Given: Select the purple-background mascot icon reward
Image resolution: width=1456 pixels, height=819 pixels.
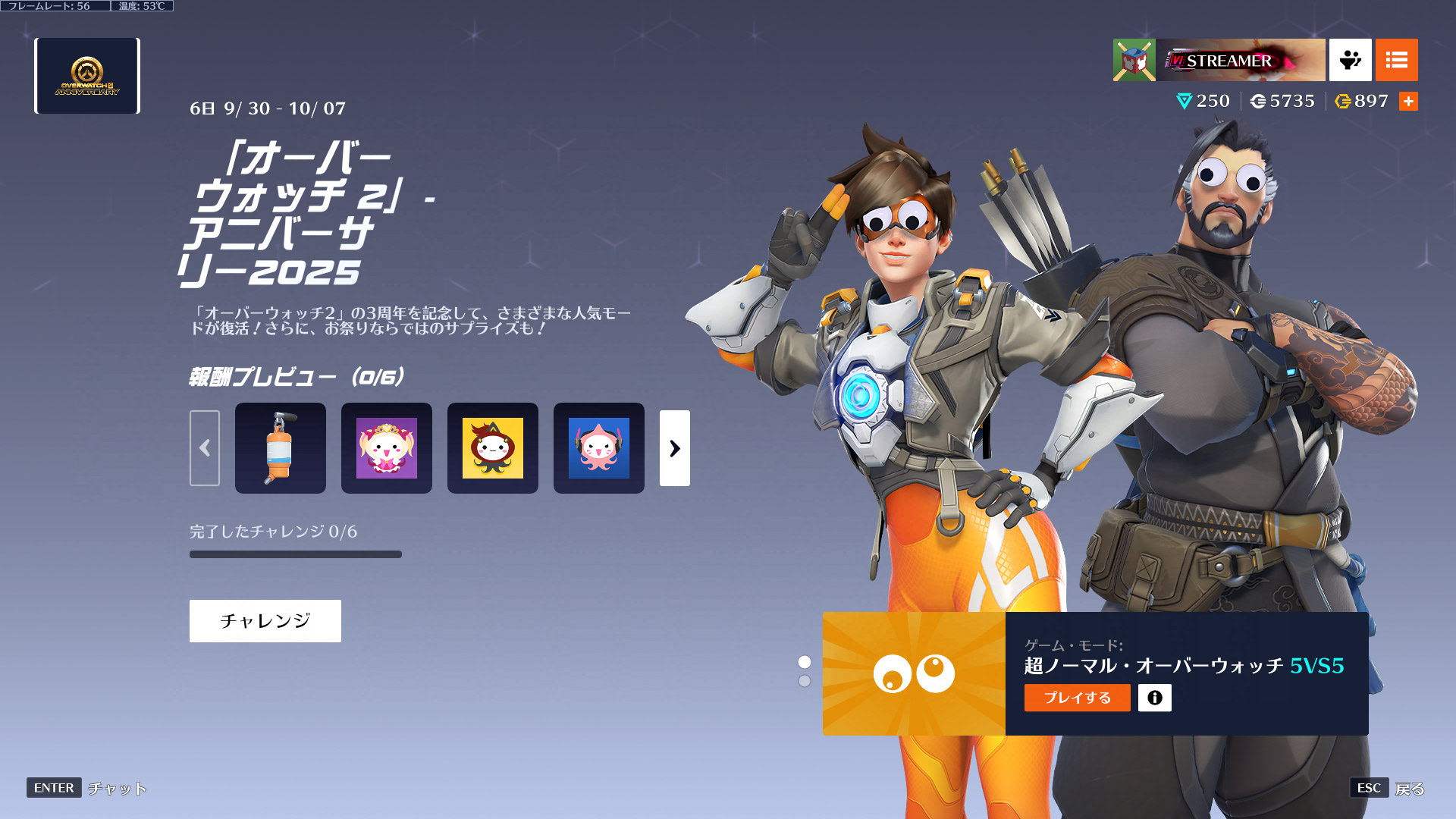Looking at the screenshot, I should pyautogui.click(x=387, y=448).
